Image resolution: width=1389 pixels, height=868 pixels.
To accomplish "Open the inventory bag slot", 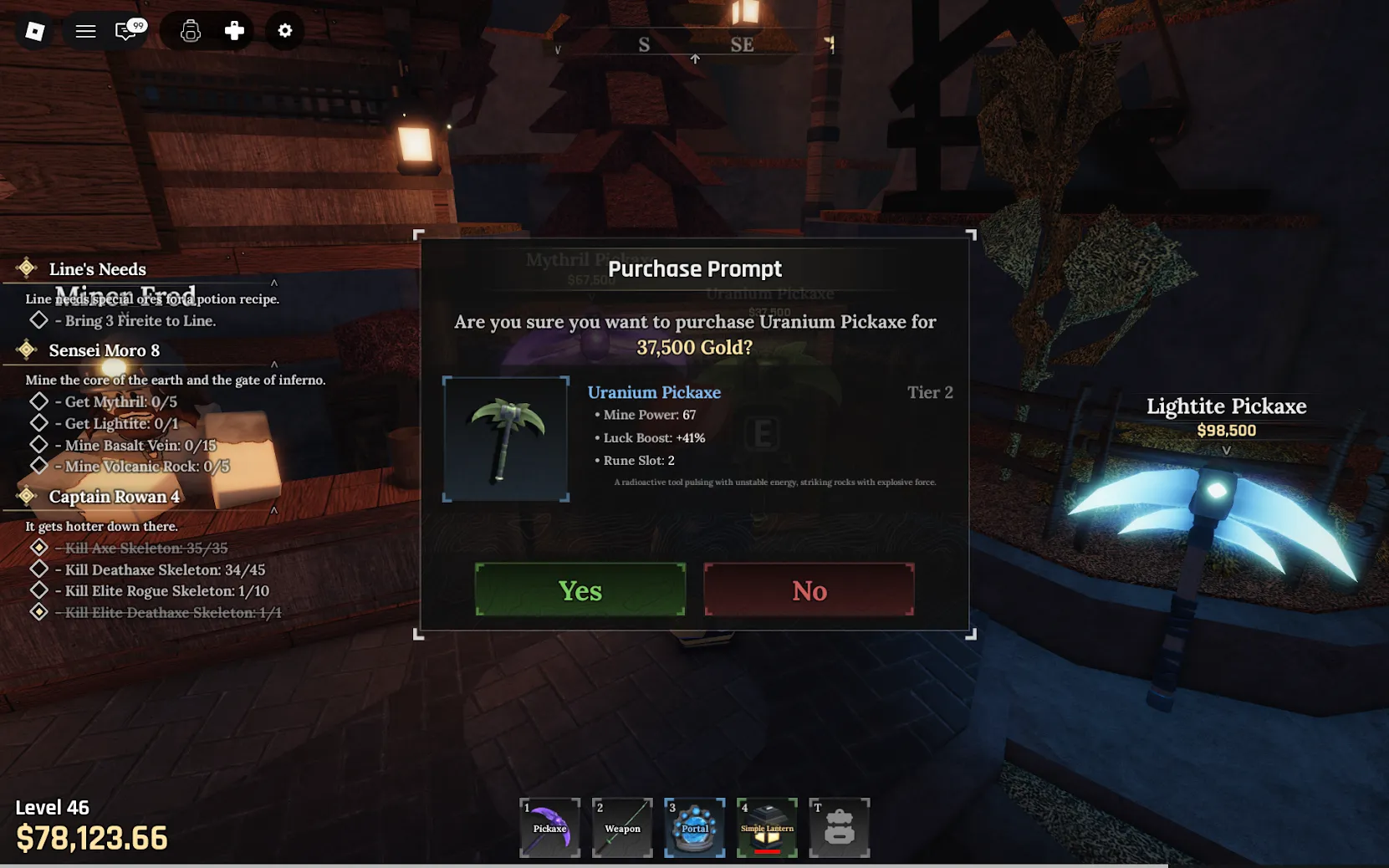I will [x=839, y=827].
